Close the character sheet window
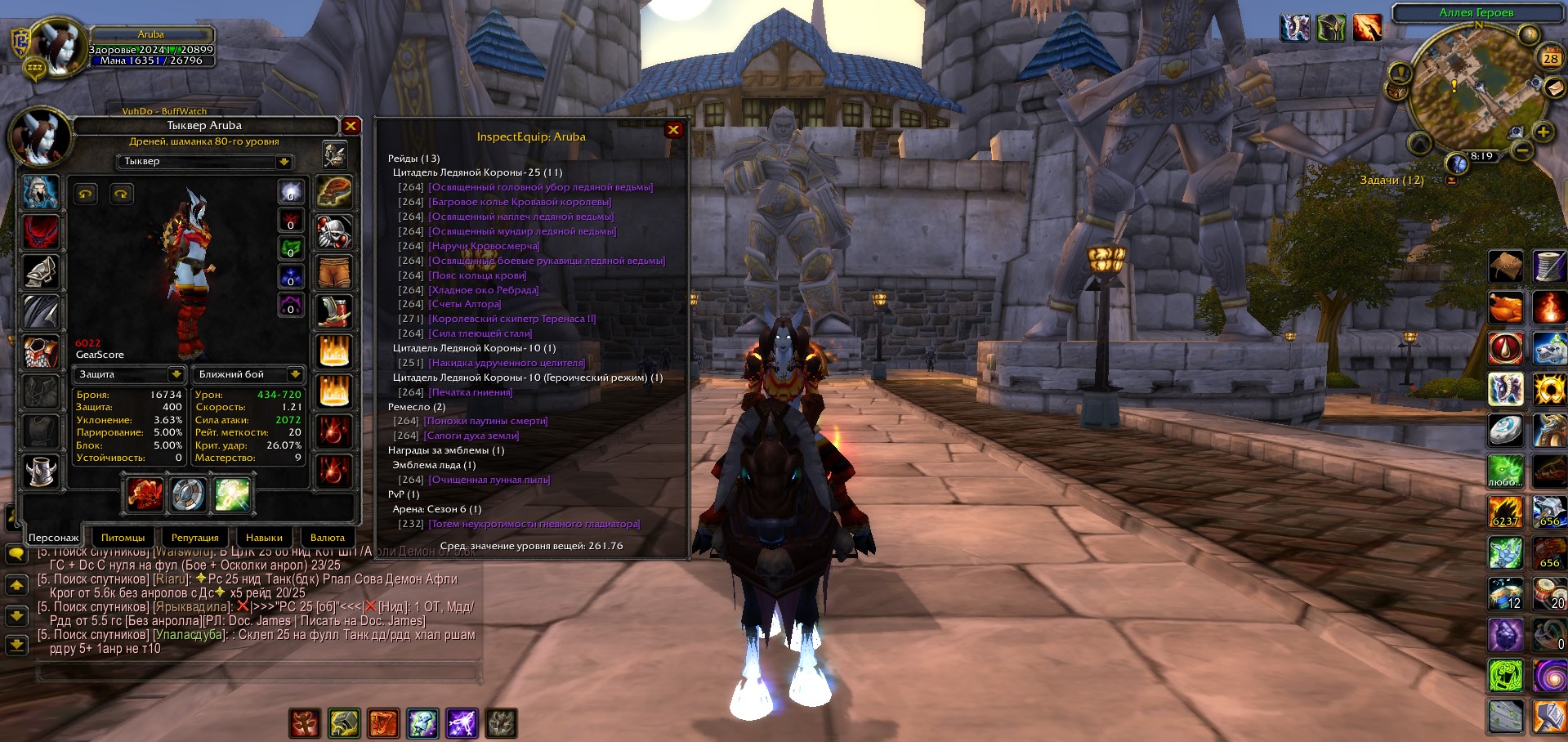 (x=351, y=126)
